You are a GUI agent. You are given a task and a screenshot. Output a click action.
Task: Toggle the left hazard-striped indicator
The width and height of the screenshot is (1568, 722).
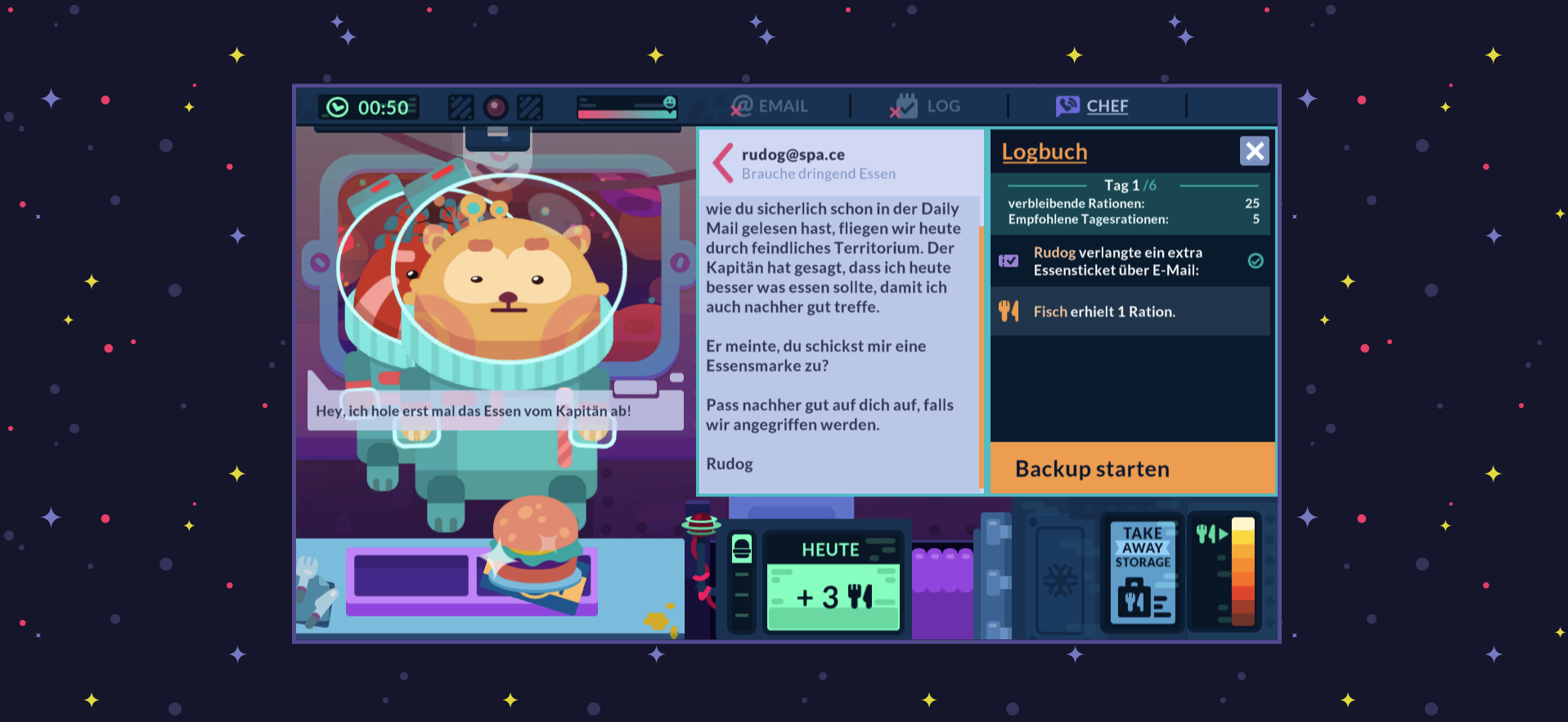click(461, 106)
